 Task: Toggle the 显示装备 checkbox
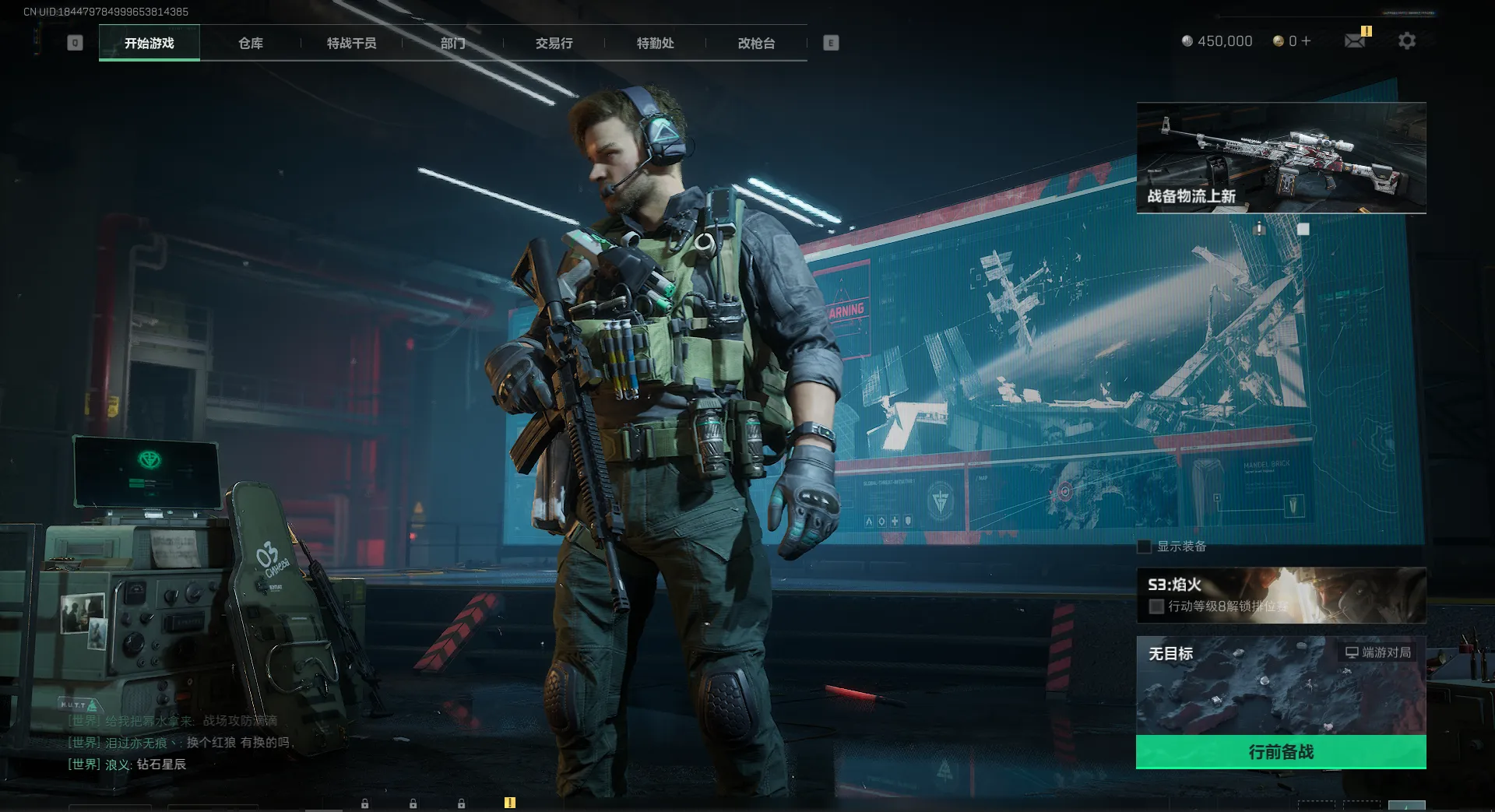click(1145, 547)
